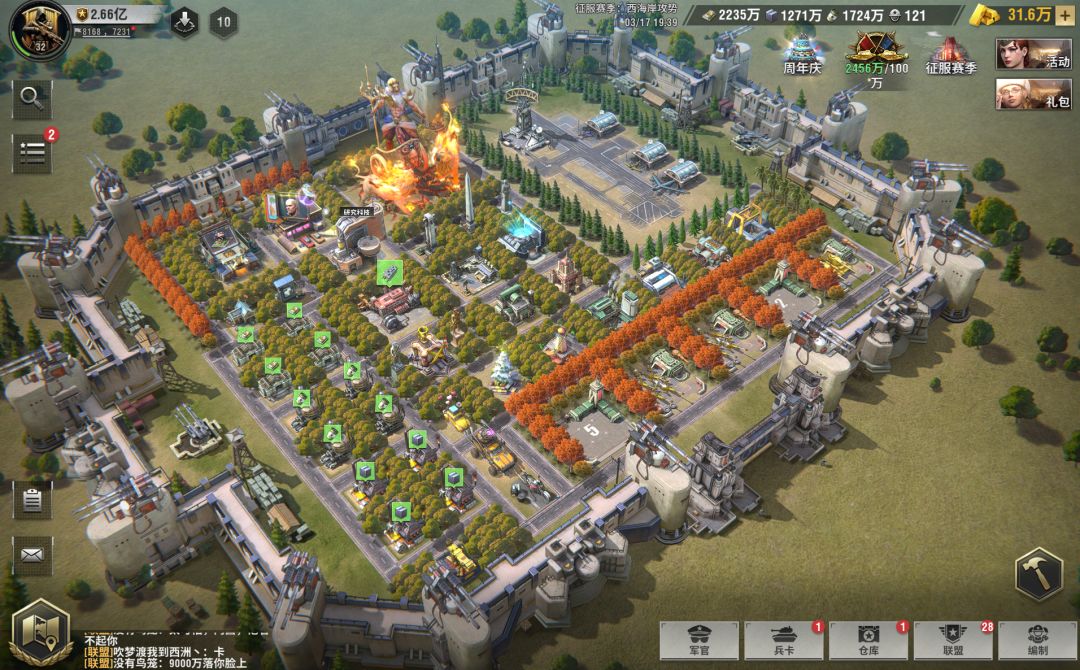The image size is (1080, 670).
Task: Open the 军官 officers menu
Action: pyautogui.click(x=697, y=640)
